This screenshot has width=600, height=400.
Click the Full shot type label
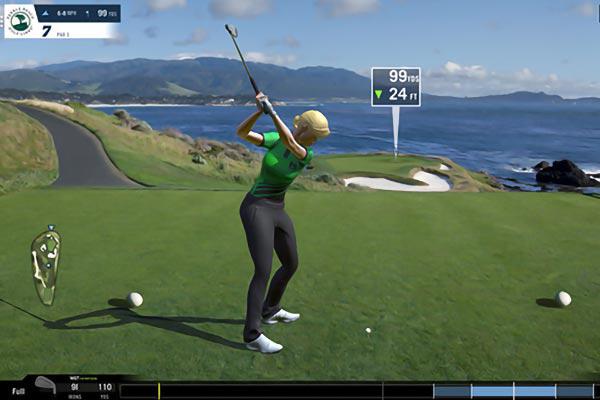(18, 391)
